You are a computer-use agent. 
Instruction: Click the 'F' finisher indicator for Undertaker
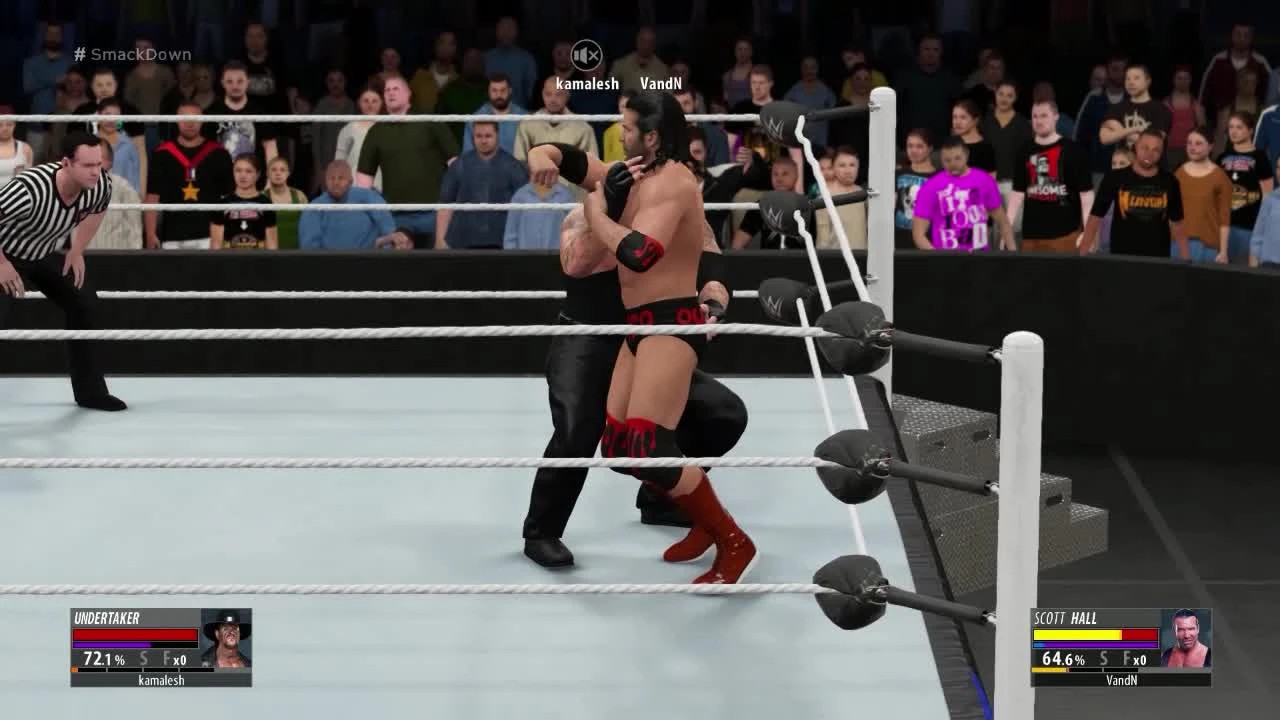click(166, 658)
